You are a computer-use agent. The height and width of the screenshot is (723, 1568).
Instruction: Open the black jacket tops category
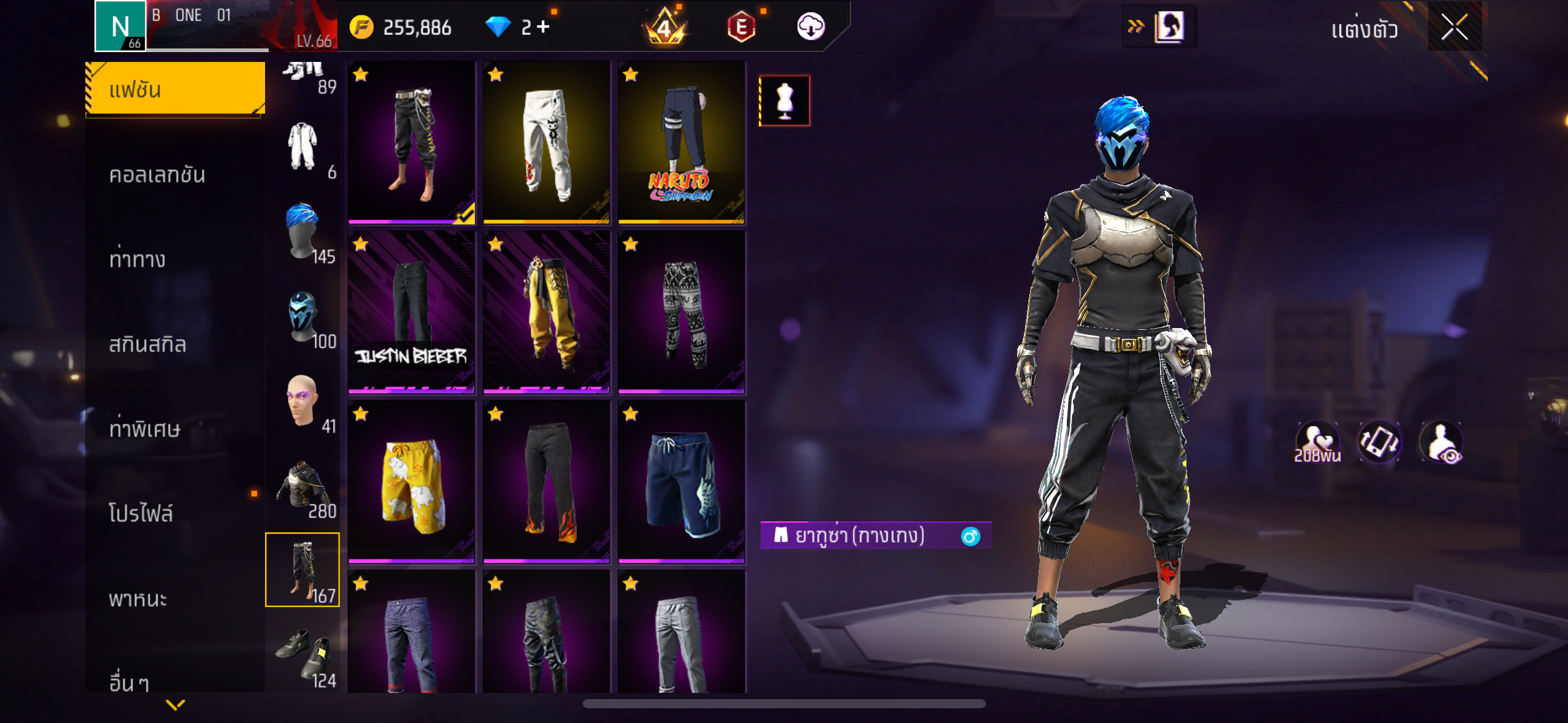[302, 486]
